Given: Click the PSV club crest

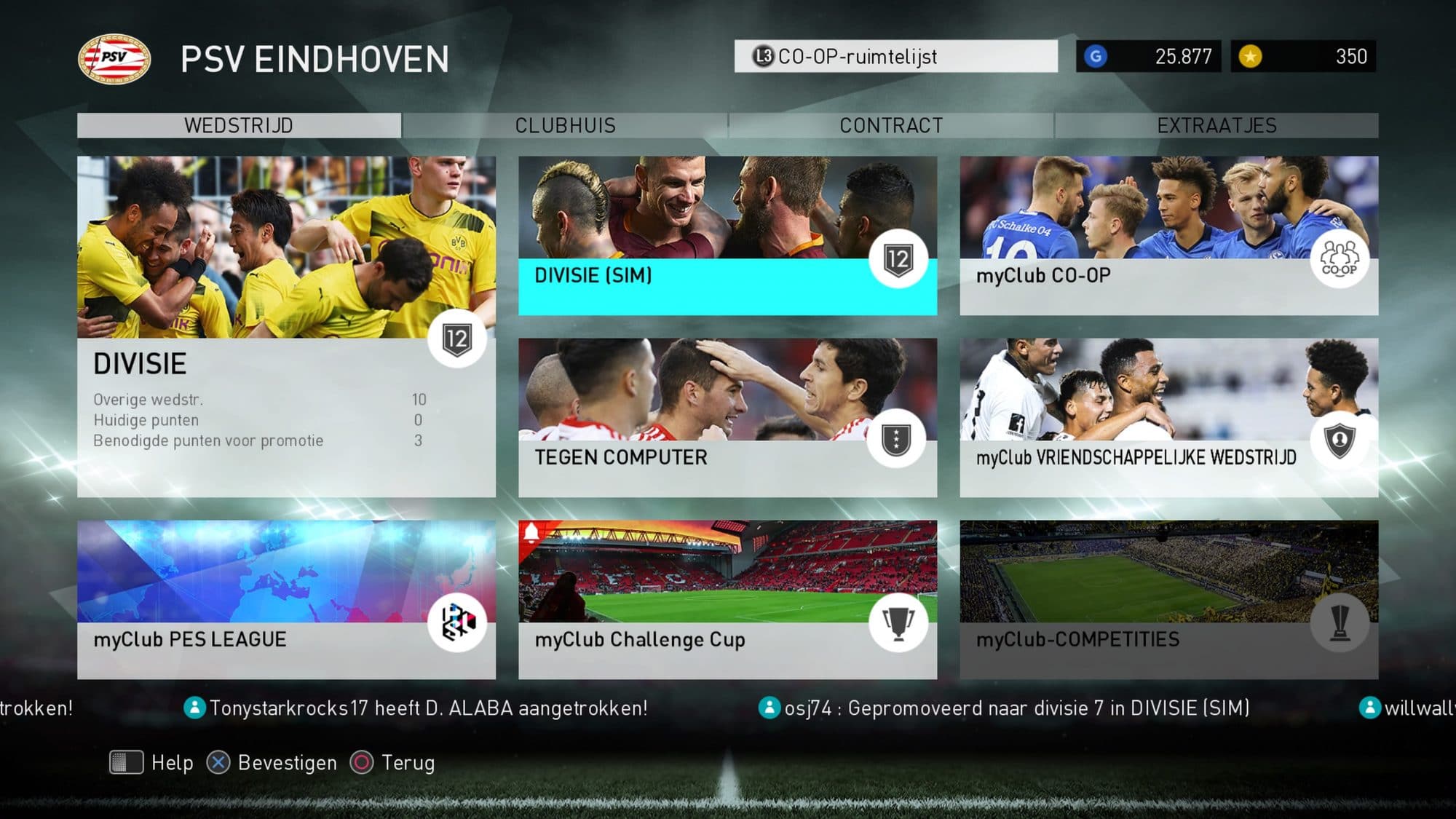Looking at the screenshot, I should pos(114,58).
